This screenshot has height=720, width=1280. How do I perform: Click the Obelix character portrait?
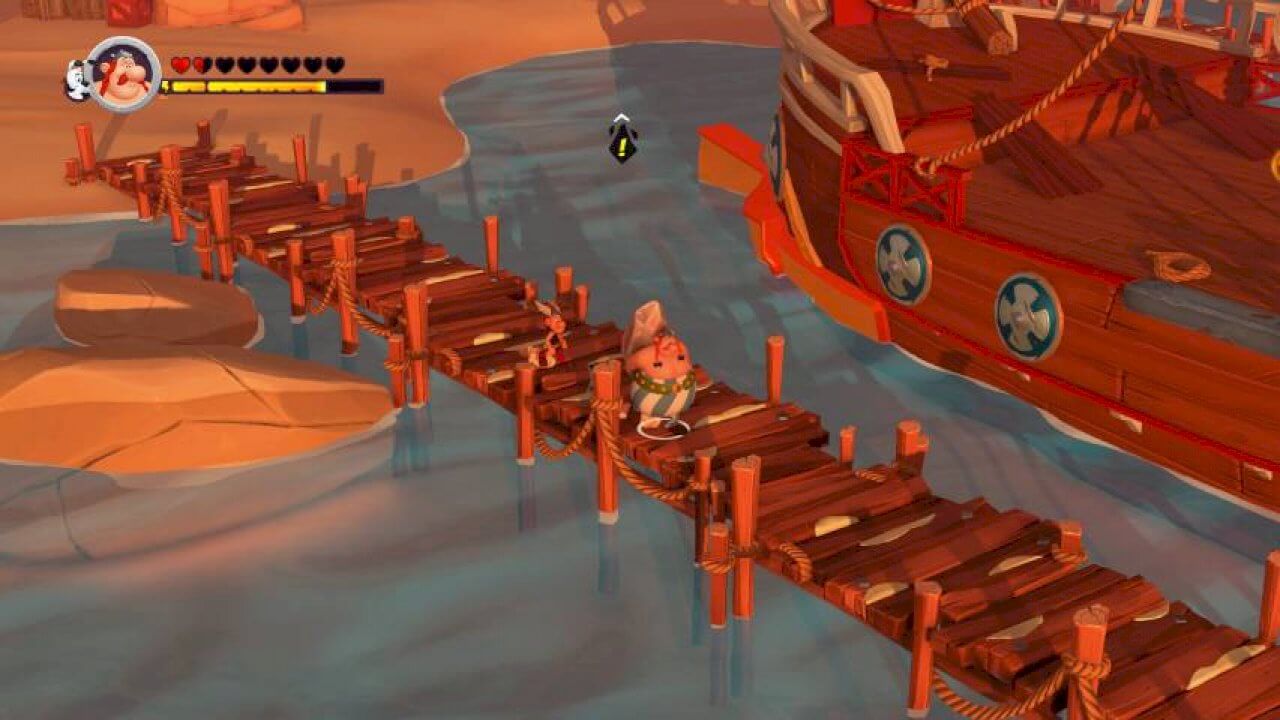pyautogui.click(x=125, y=72)
